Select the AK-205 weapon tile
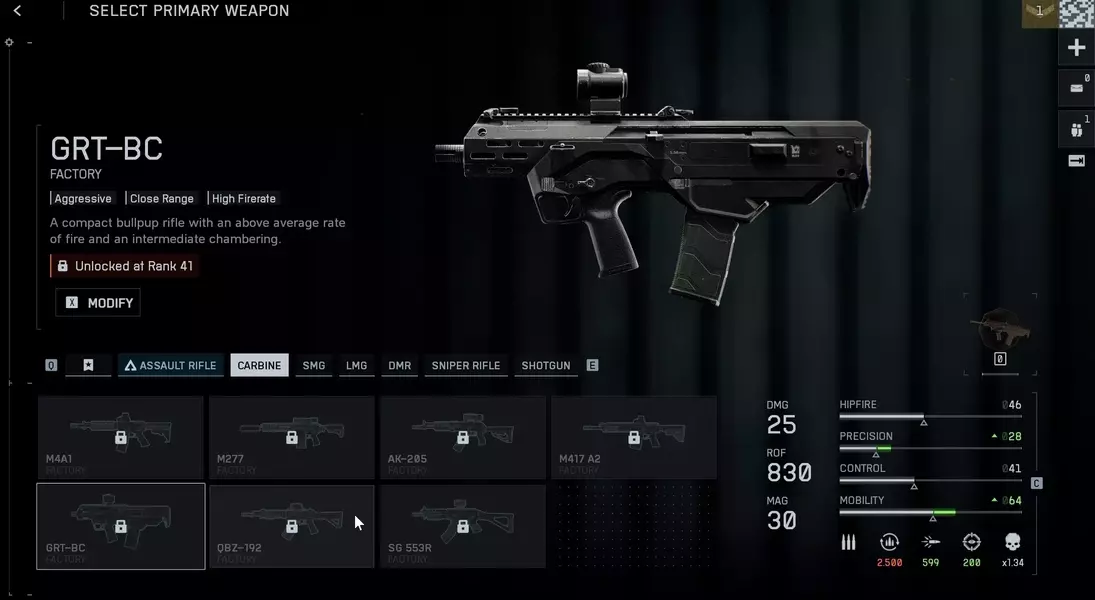This screenshot has width=1095, height=600. (x=463, y=437)
